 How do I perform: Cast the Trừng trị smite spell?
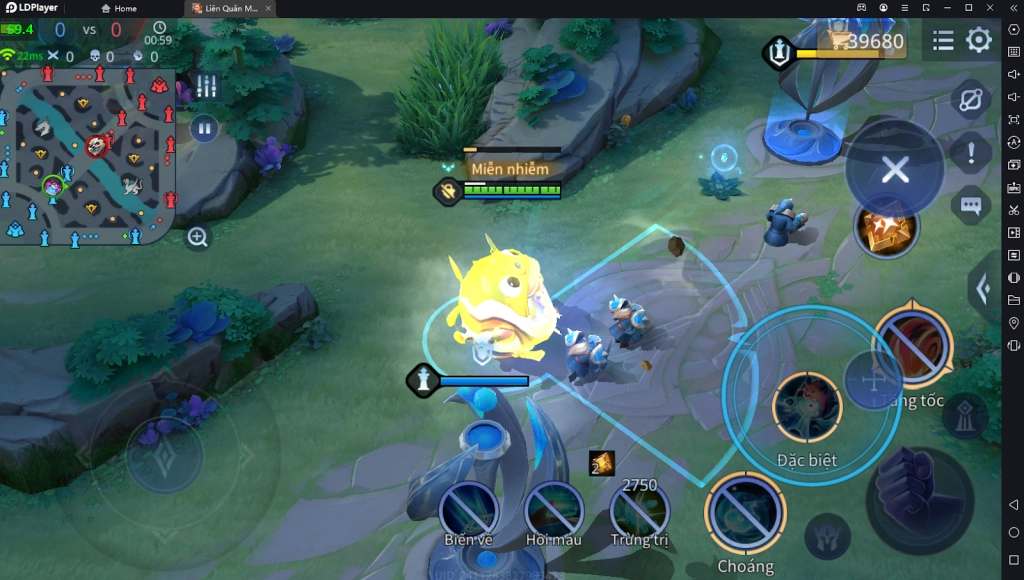click(x=639, y=509)
